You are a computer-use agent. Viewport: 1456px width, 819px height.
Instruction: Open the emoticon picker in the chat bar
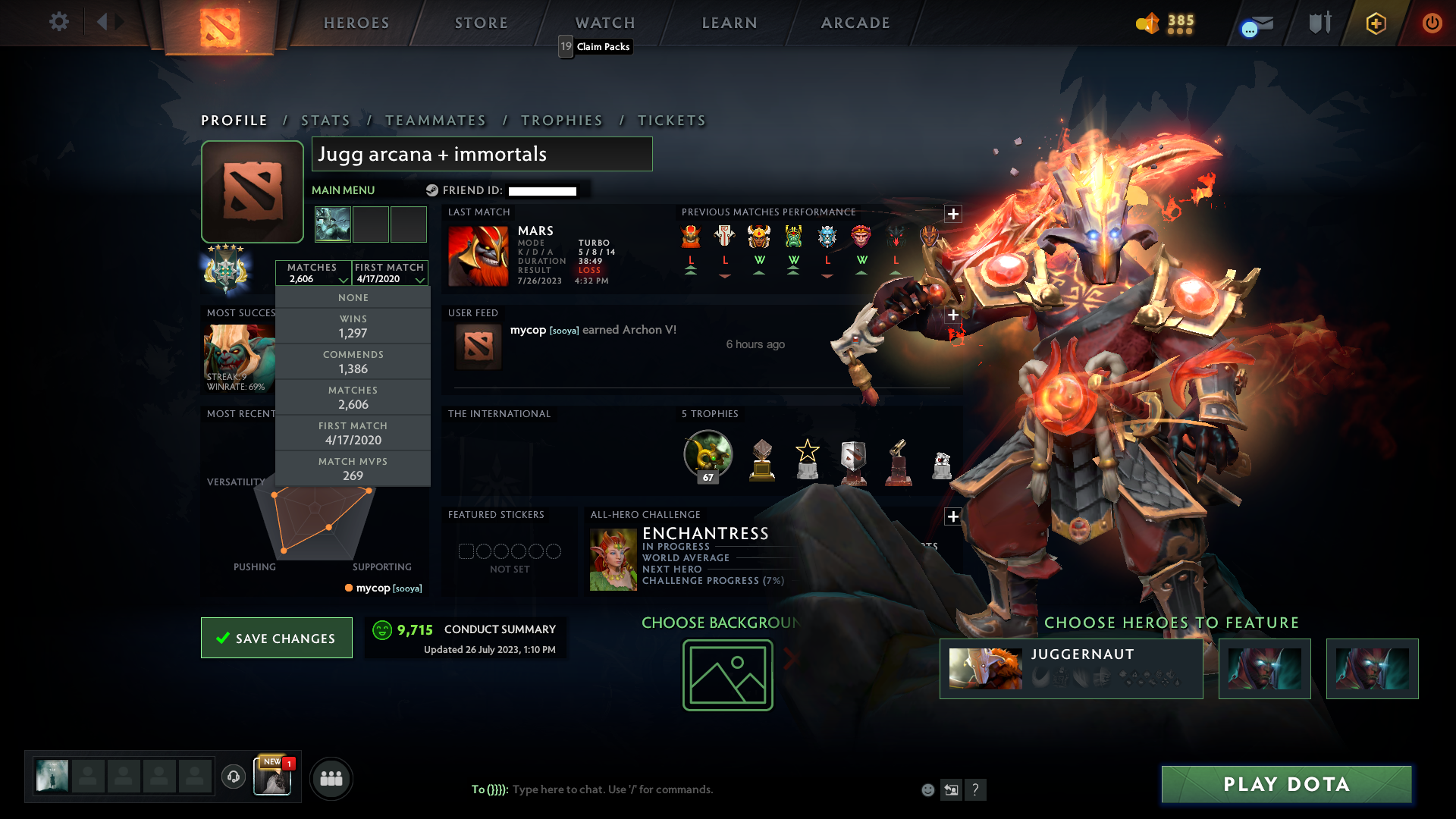click(x=928, y=789)
